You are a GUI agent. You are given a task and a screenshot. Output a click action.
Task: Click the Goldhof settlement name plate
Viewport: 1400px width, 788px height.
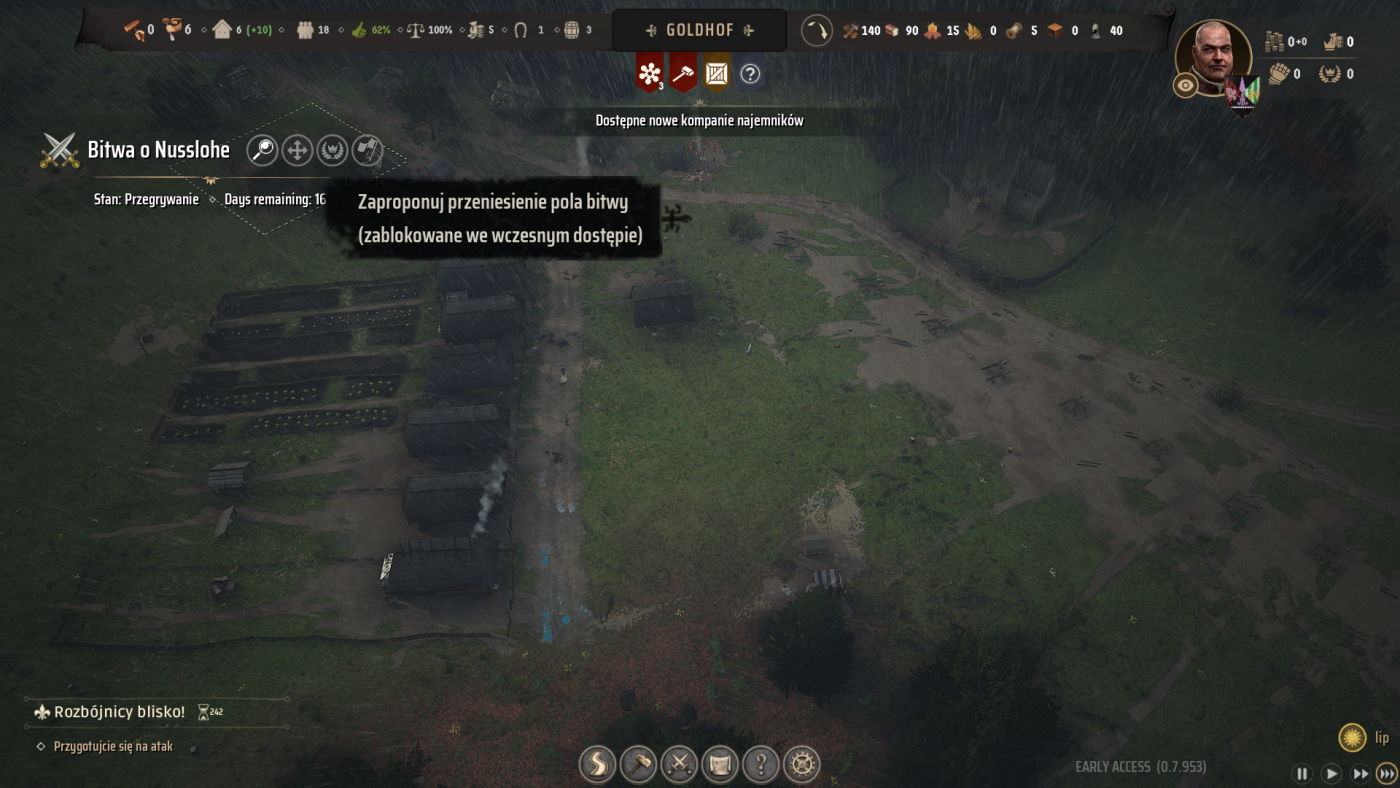click(699, 30)
